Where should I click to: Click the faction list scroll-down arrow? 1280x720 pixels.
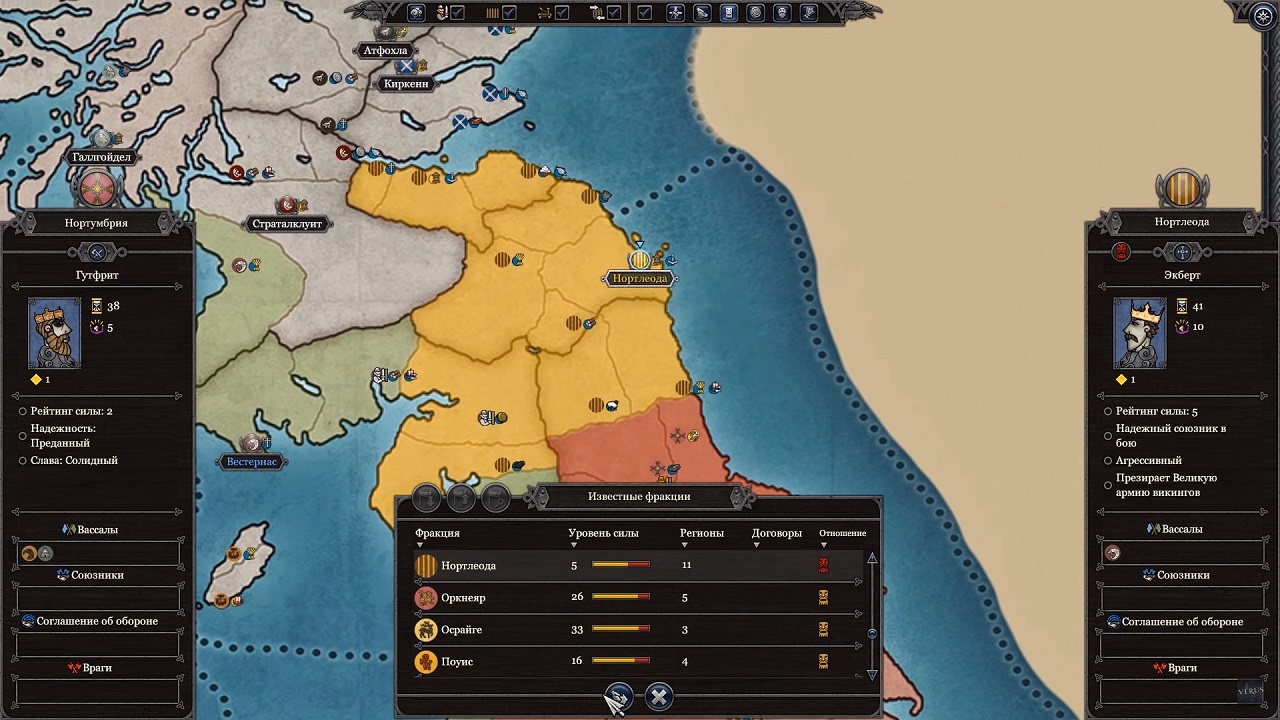click(x=872, y=675)
